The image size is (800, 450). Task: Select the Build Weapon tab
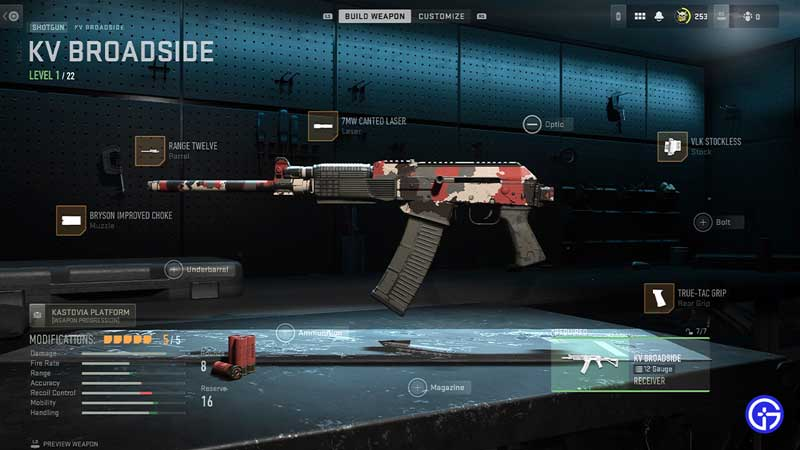[376, 16]
